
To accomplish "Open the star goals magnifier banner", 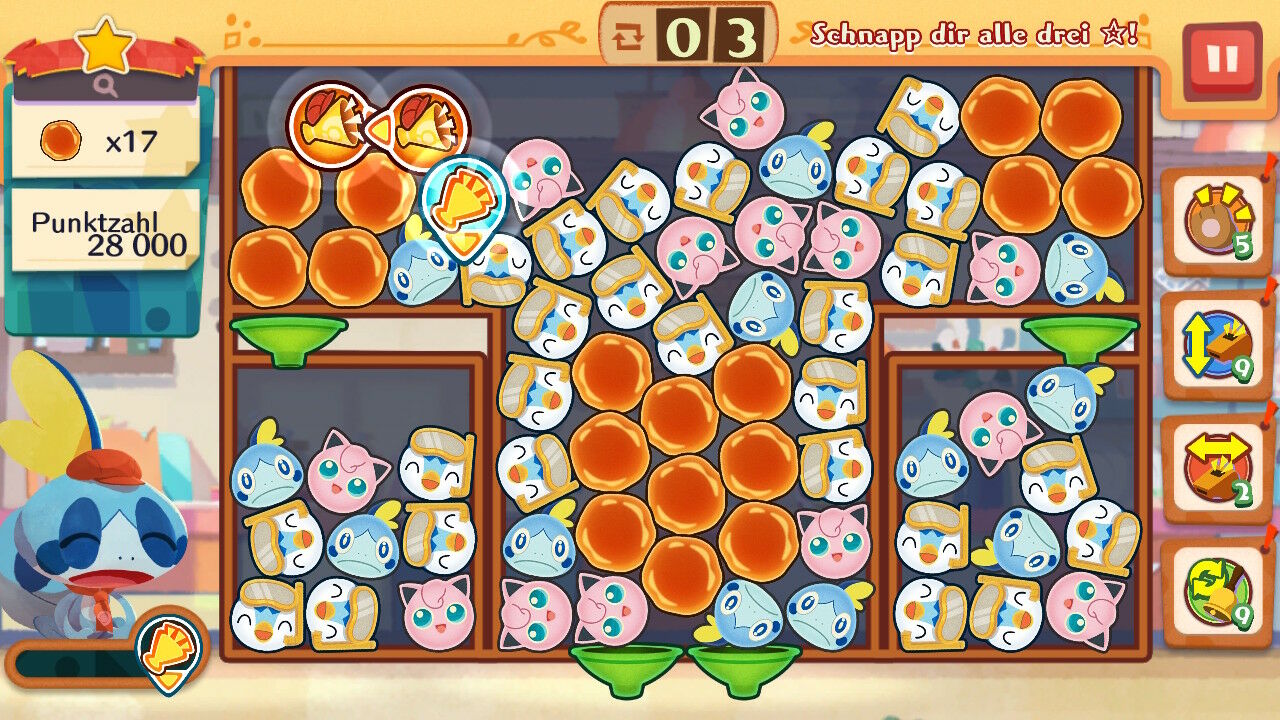I will pyautogui.click(x=106, y=62).
